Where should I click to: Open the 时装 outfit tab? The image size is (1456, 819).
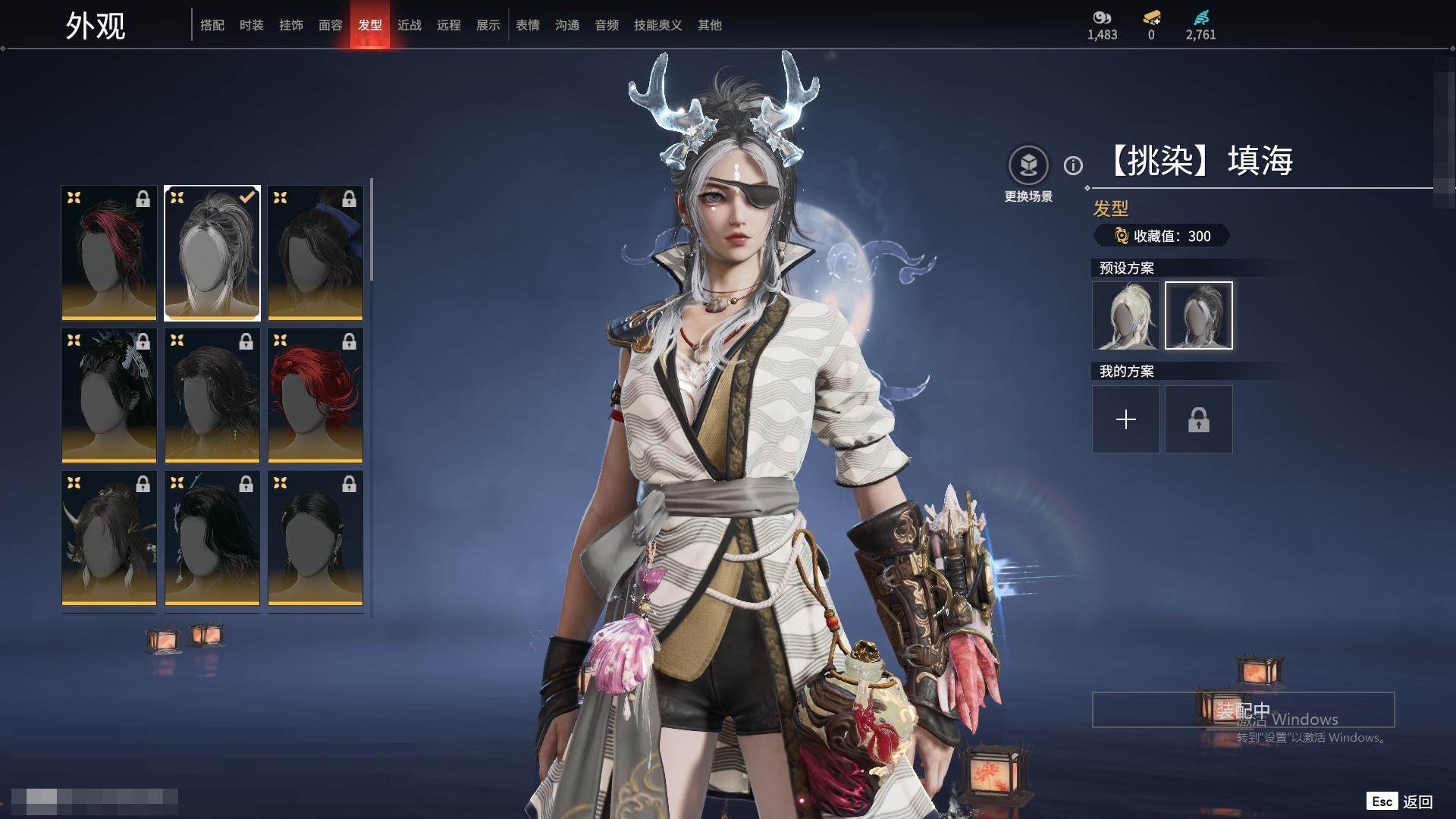coord(252,25)
